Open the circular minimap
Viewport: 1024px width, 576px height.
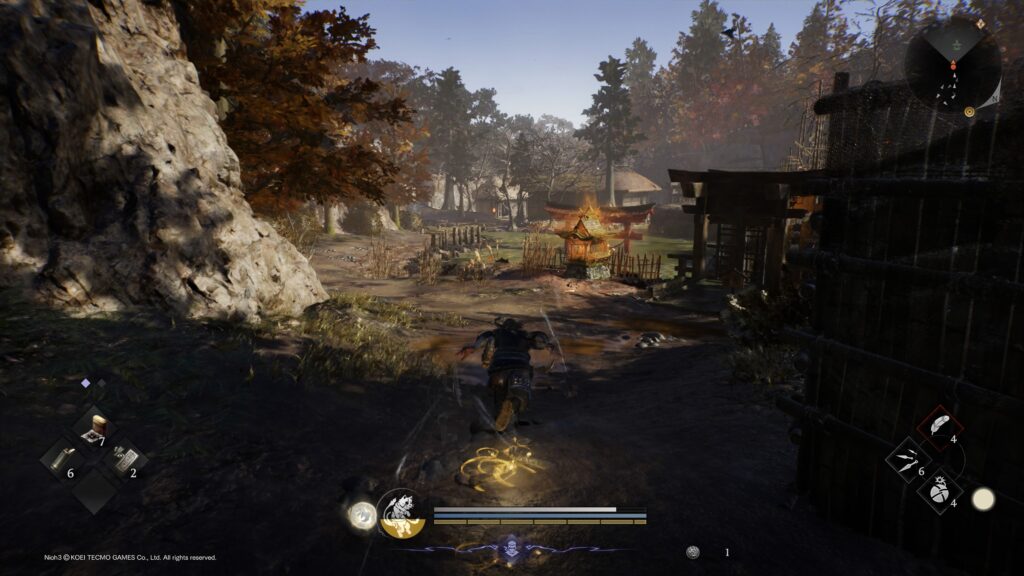click(952, 63)
